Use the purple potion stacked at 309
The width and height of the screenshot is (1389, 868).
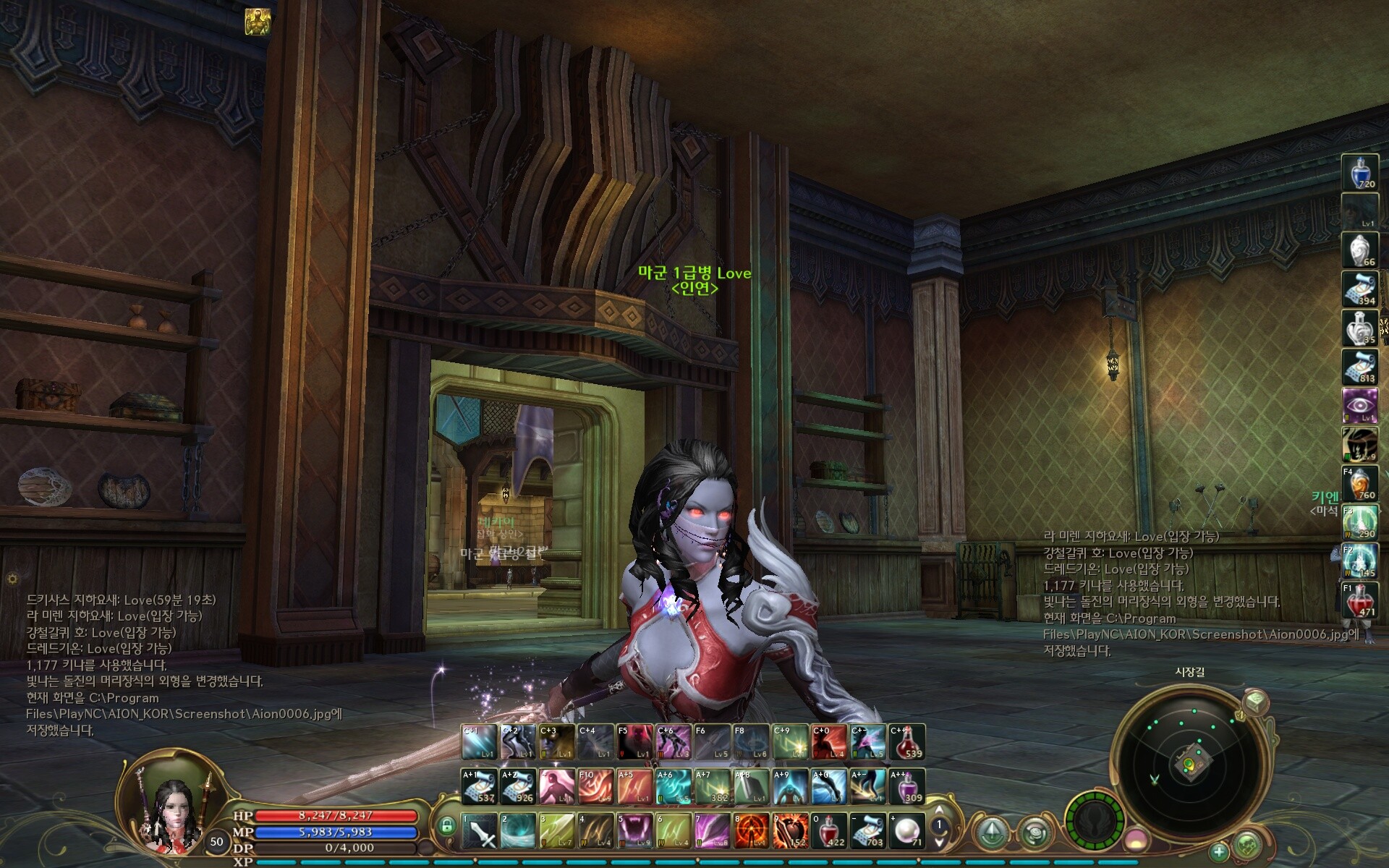(x=906, y=786)
